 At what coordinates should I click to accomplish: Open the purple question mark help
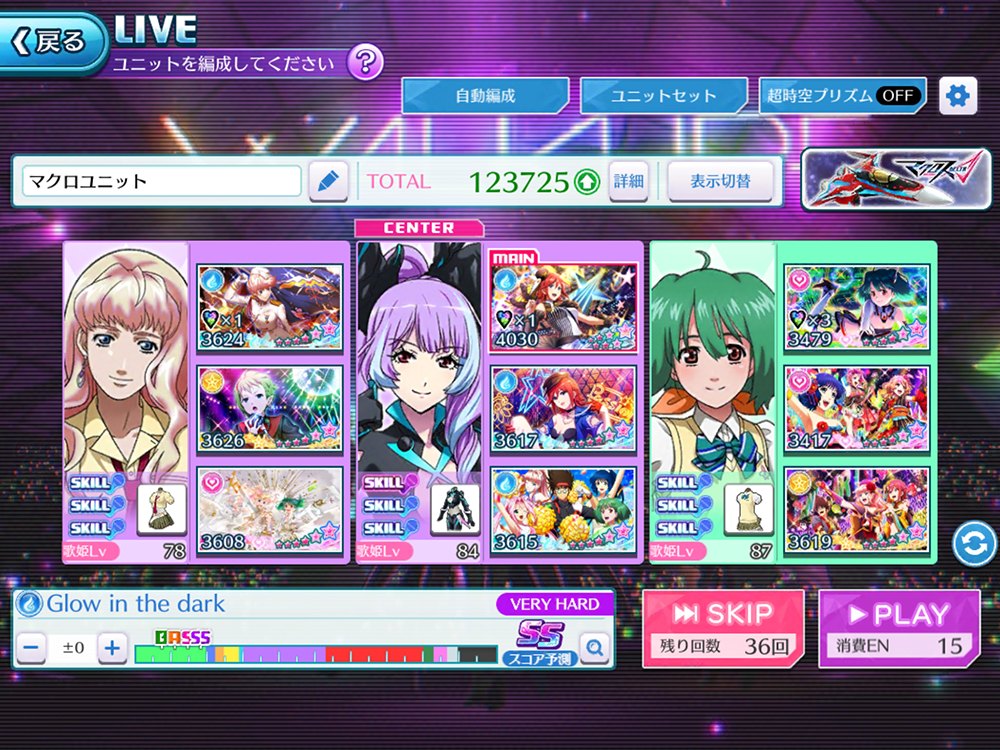coord(365,63)
